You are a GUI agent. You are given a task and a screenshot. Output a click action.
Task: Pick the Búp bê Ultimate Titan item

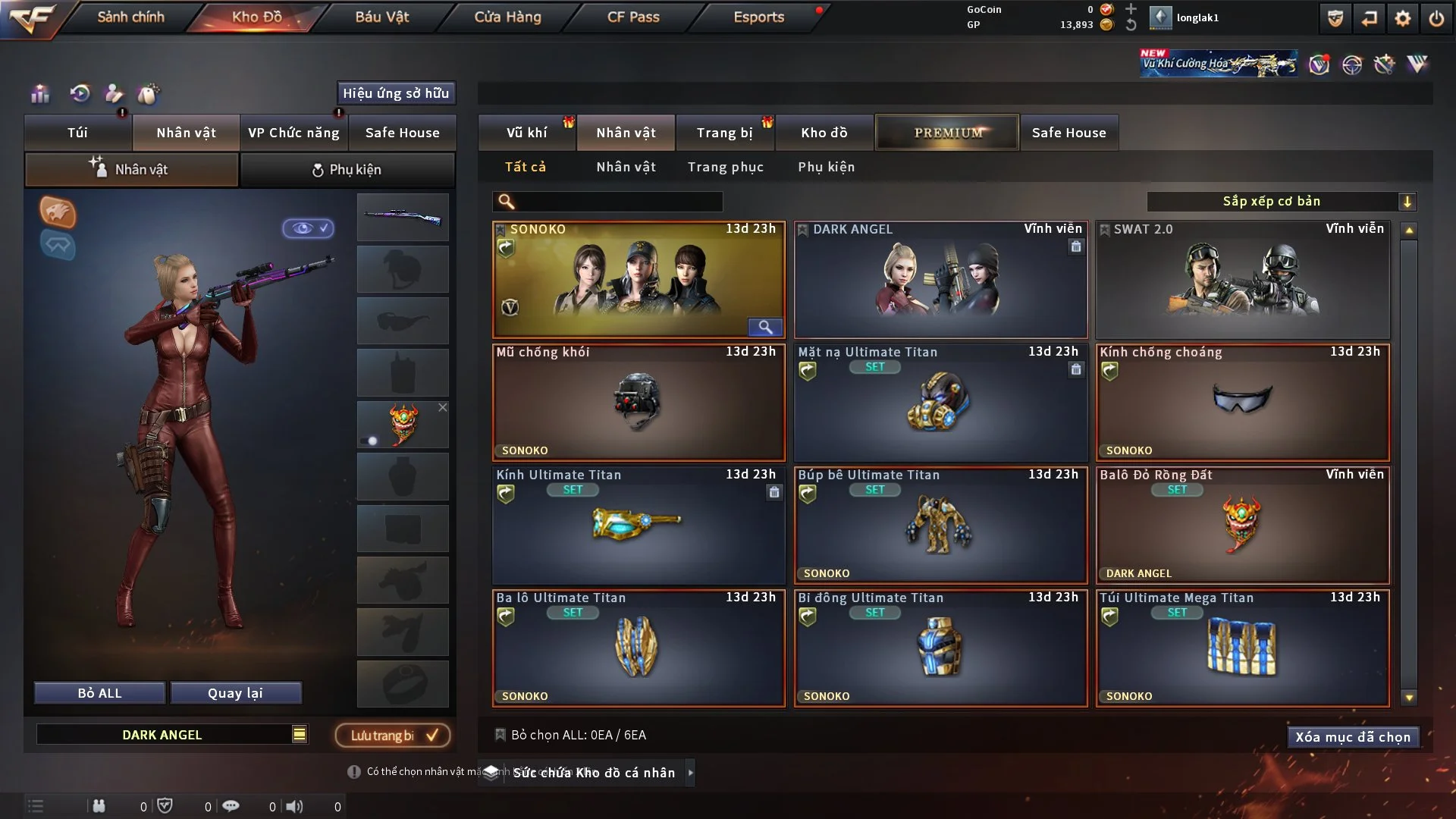pos(940,526)
